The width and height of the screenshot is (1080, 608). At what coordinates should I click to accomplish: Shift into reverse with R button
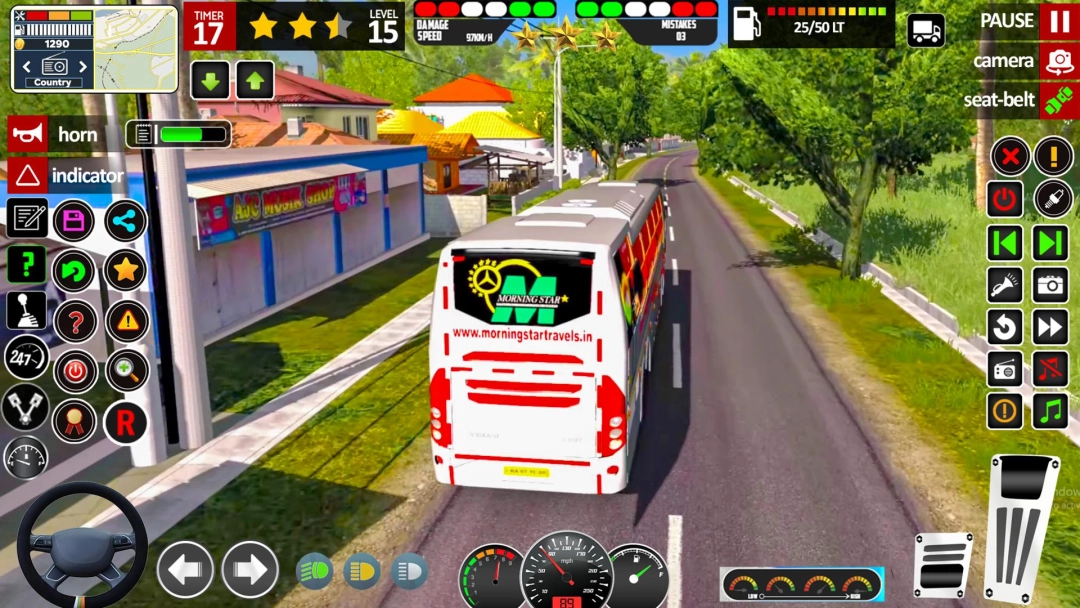(125, 423)
